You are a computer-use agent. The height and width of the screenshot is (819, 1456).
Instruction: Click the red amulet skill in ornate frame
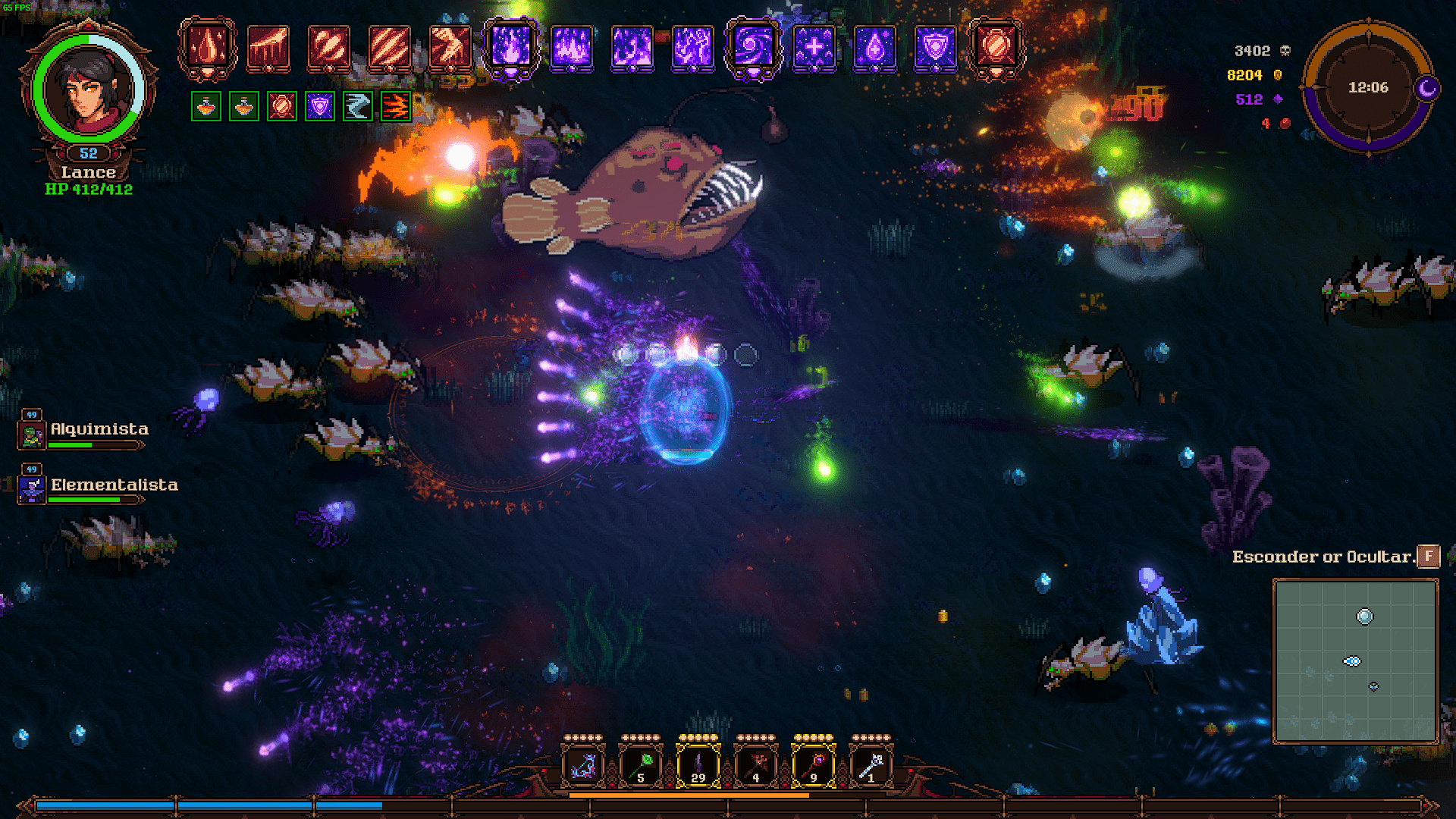(x=996, y=48)
